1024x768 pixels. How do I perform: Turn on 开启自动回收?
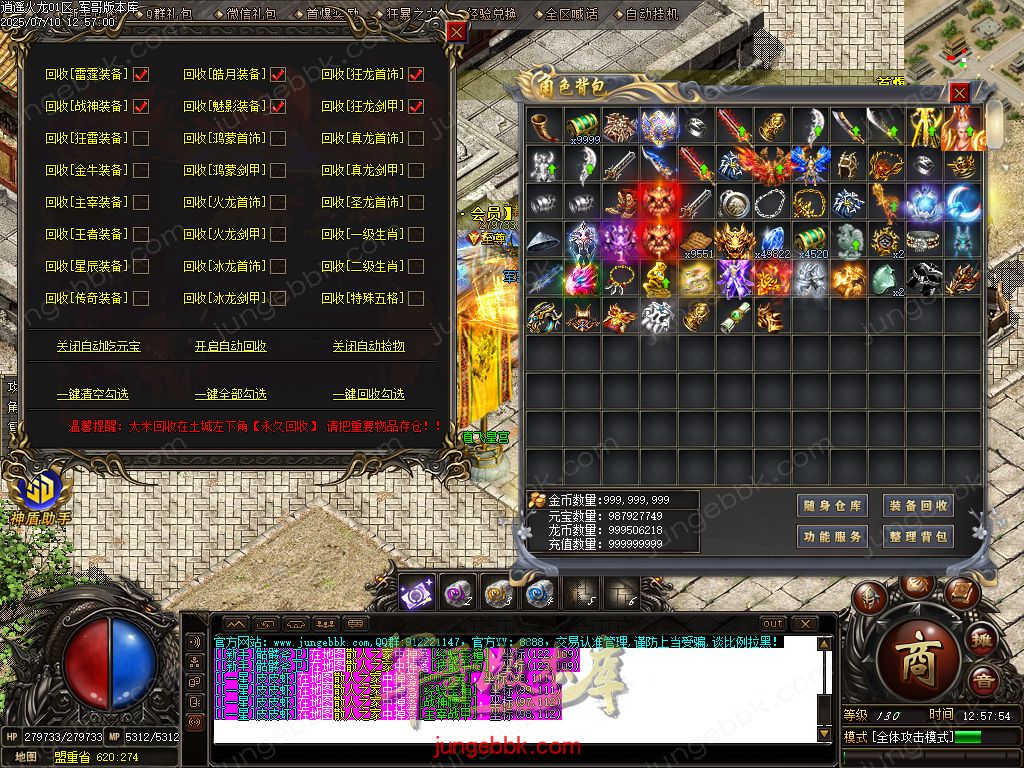tap(231, 346)
